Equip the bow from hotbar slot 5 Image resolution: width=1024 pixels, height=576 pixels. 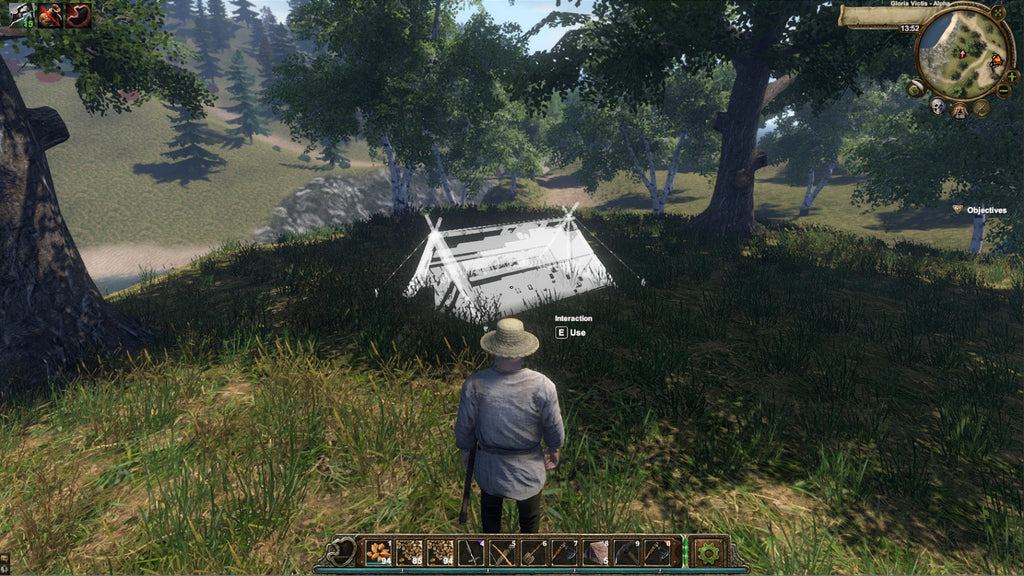pos(503,551)
